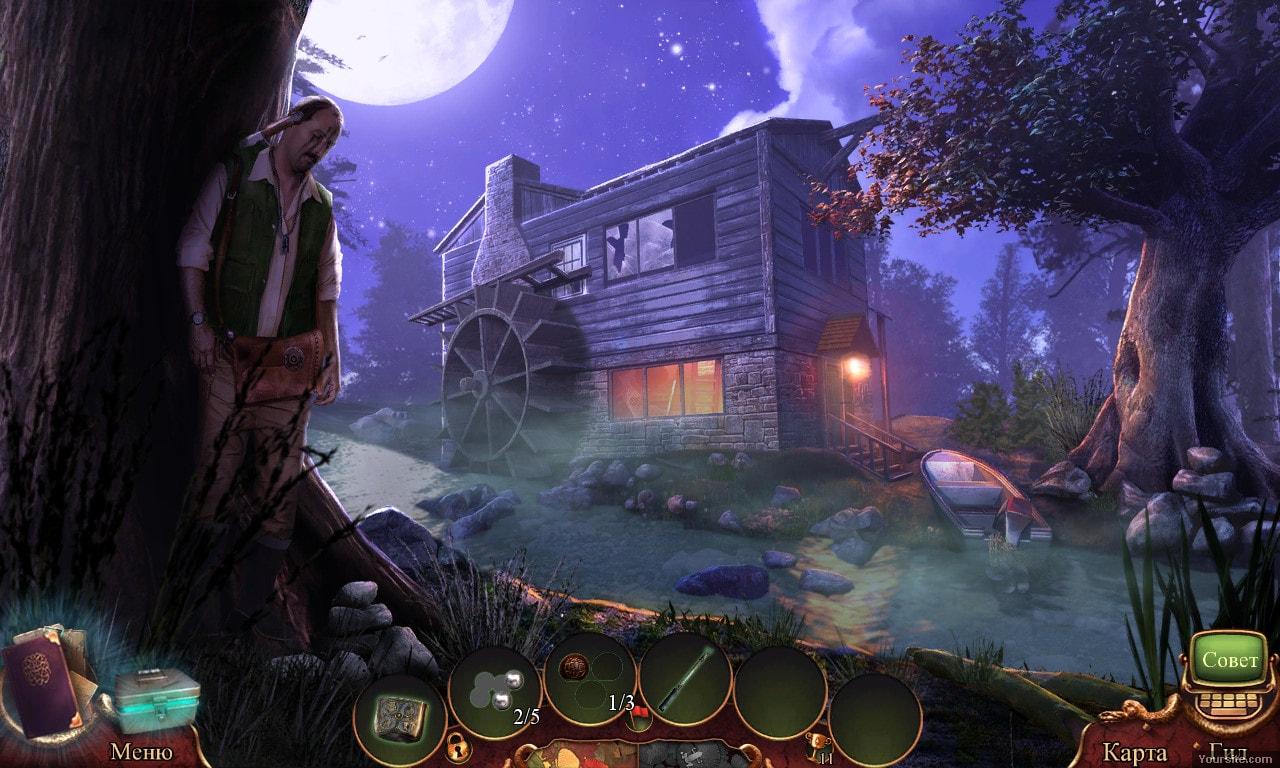Use the green Совет hint button
The height and width of the screenshot is (768, 1280).
pos(1231,661)
